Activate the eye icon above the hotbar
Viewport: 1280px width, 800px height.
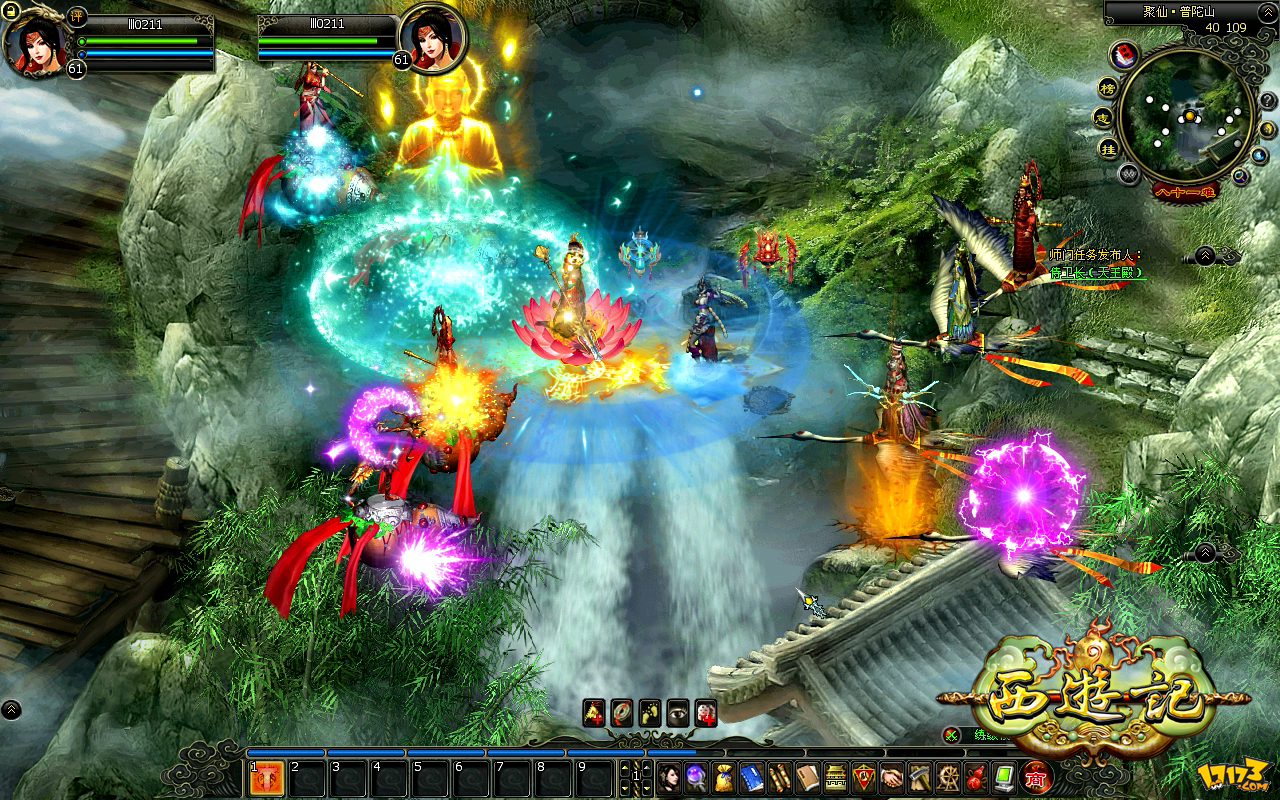678,711
